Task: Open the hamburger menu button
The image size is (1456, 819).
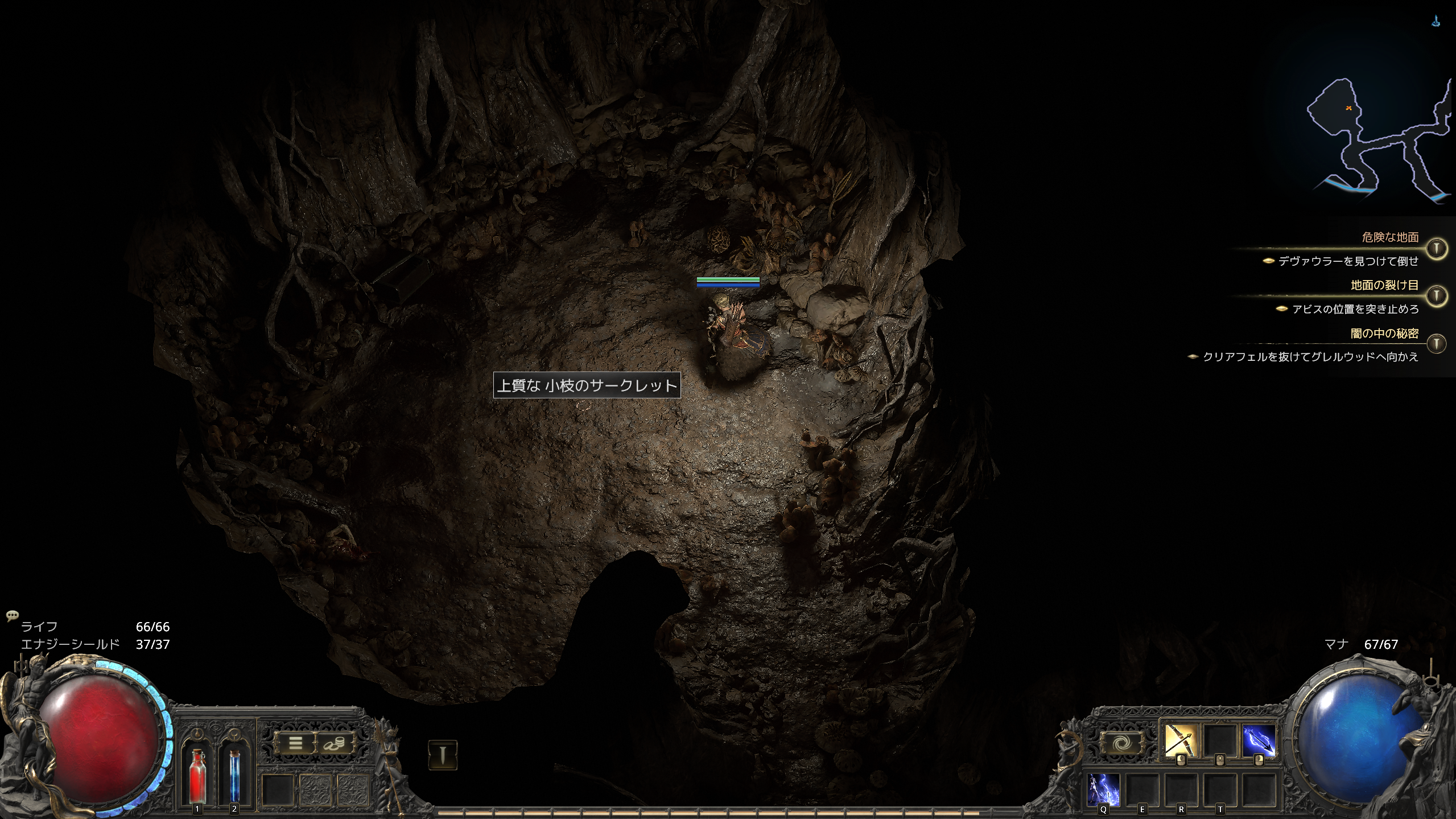Action: coord(296,743)
